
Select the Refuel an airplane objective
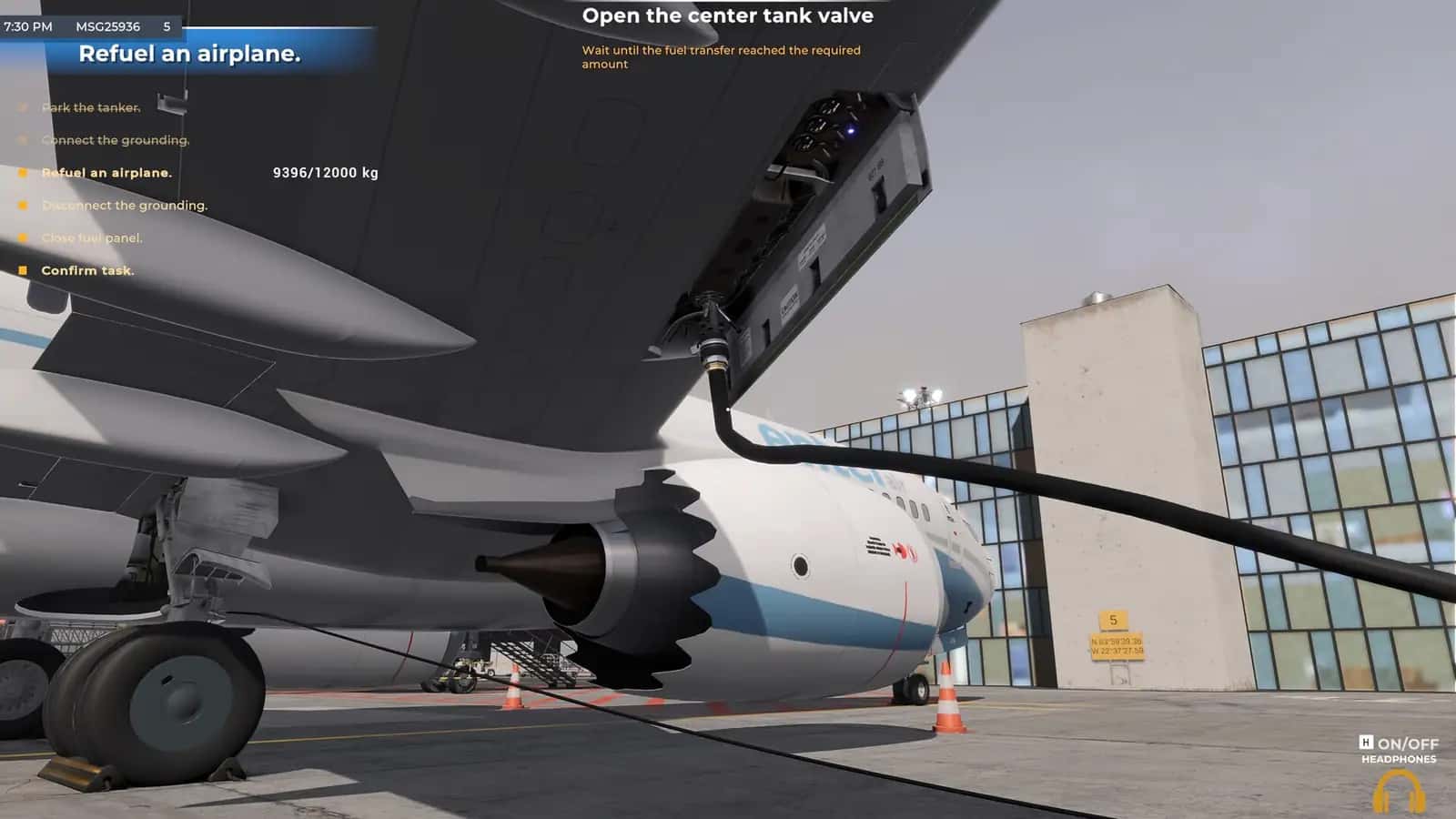[x=107, y=173]
